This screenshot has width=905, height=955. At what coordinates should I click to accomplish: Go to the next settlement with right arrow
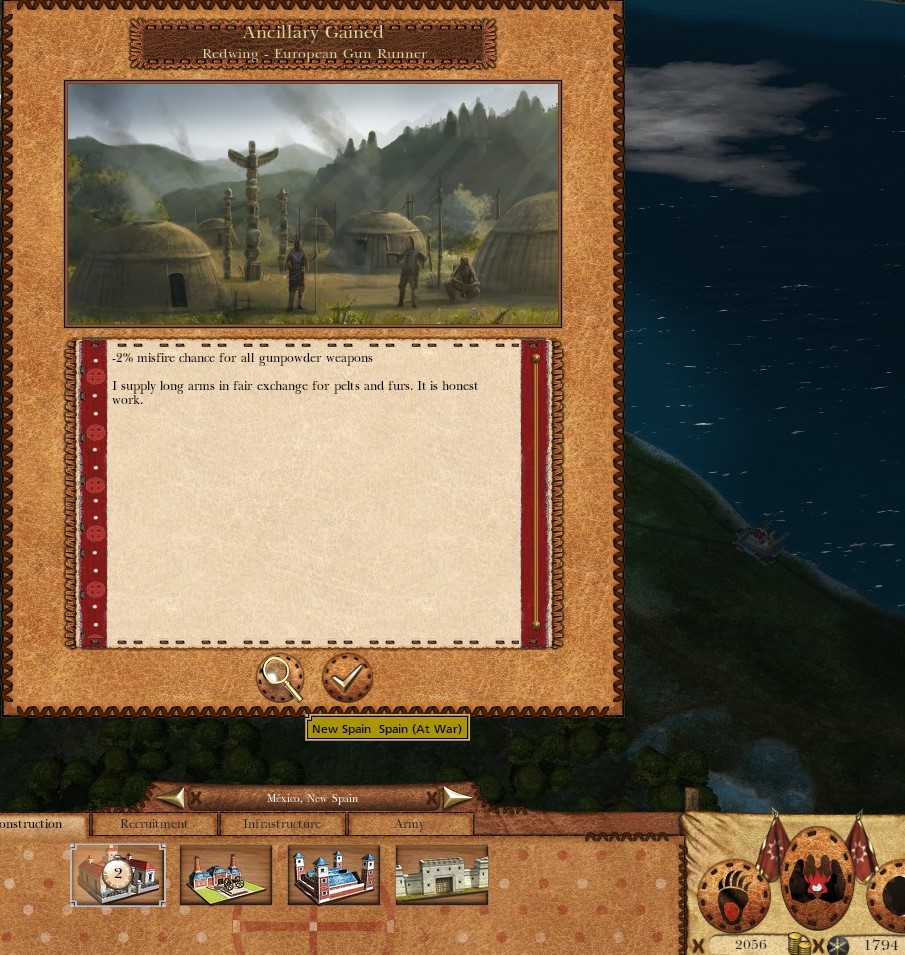(x=457, y=797)
